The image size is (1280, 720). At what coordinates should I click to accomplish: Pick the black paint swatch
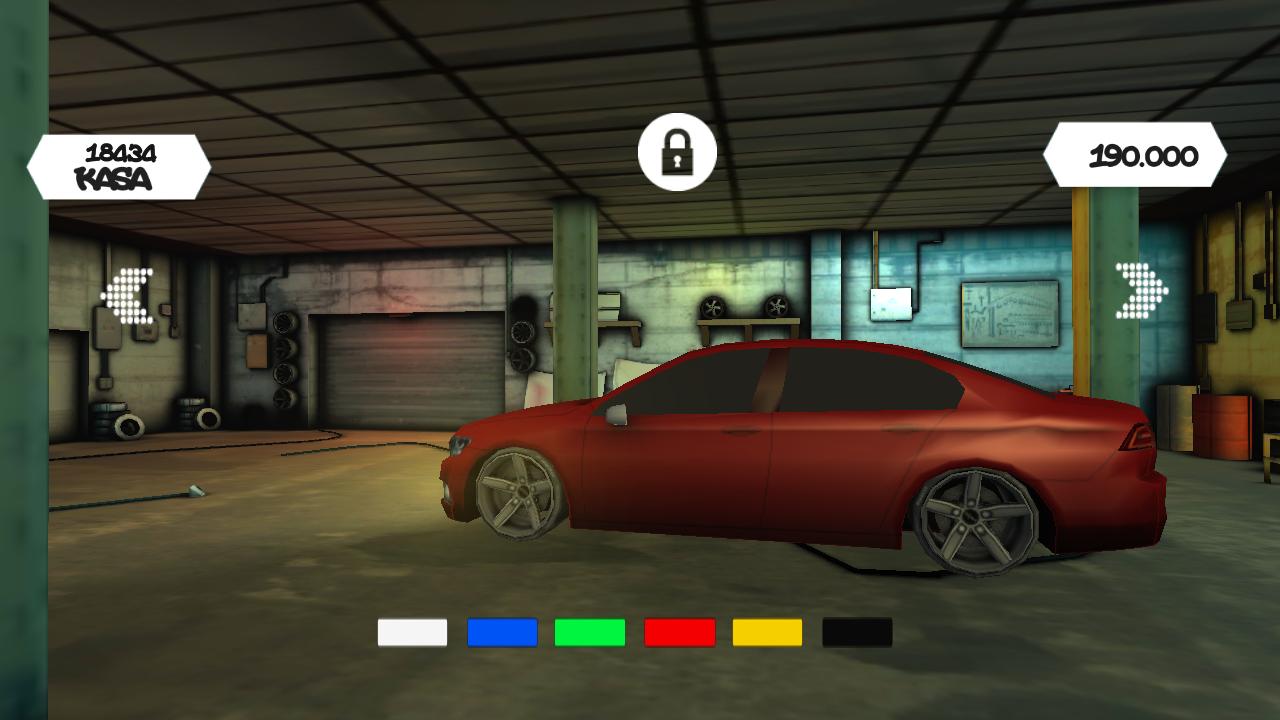[x=858, y=632]
